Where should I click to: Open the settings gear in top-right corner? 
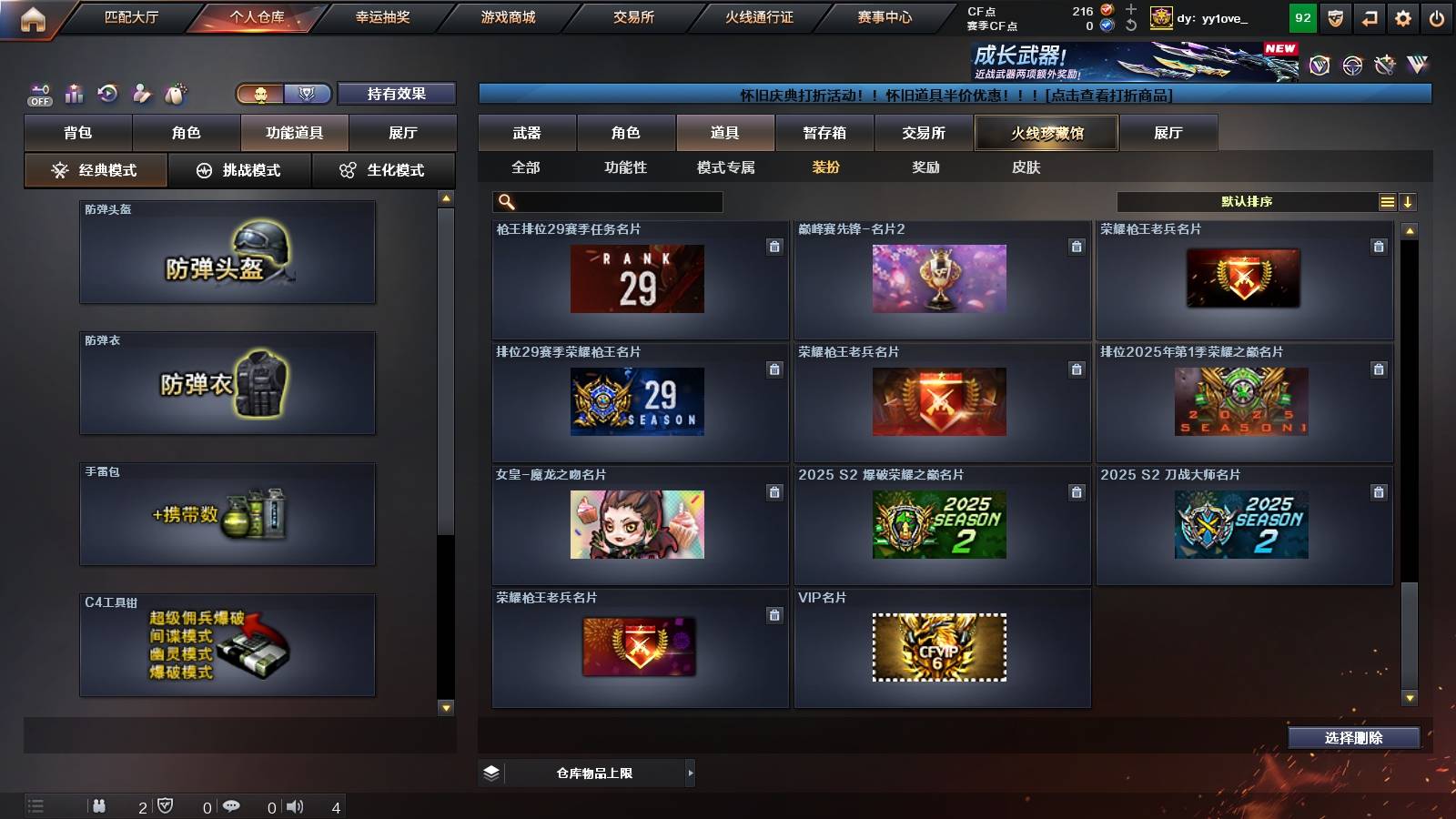pyautogui.click(x=1402, y=16)
